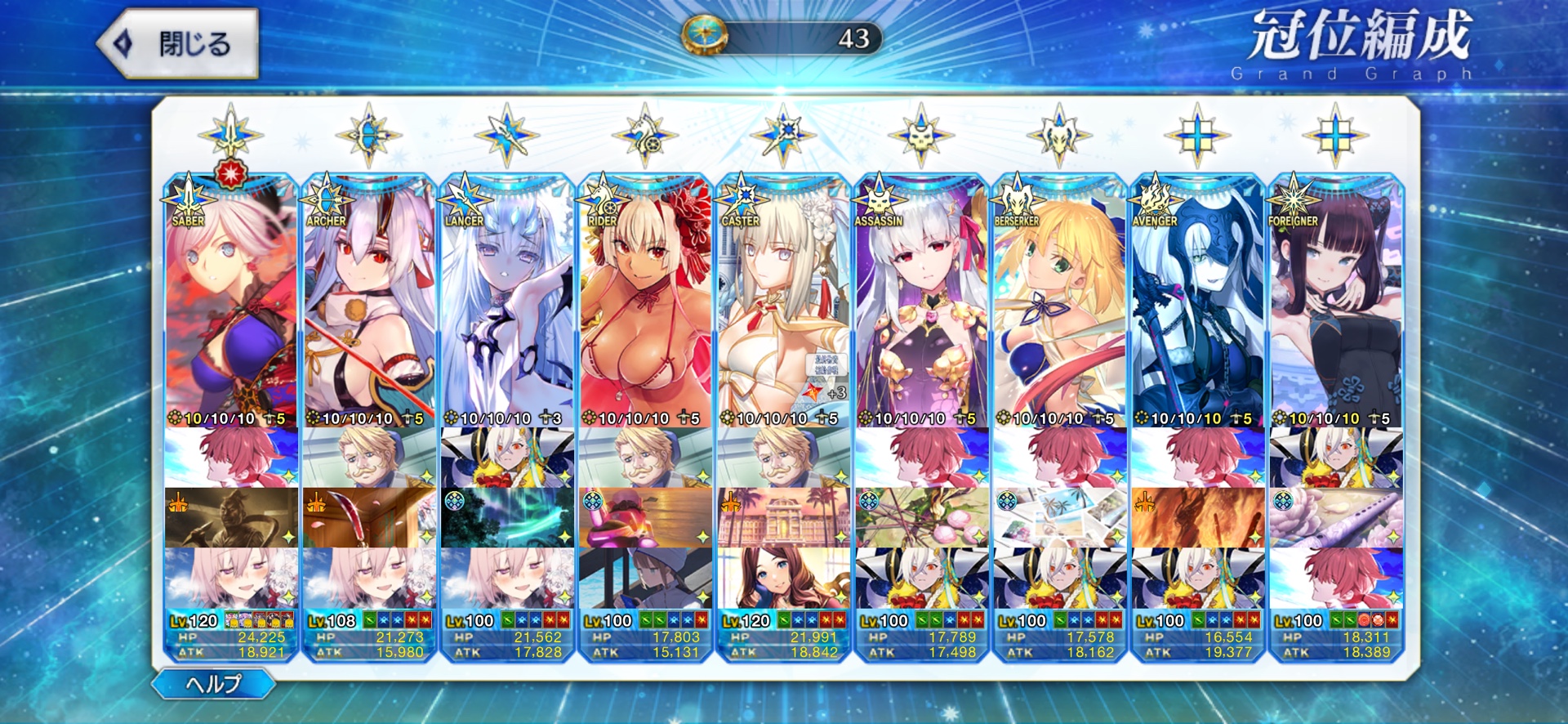Open the ヘルプ help button
1568x724 pixels.
click(x=213, y=683)
